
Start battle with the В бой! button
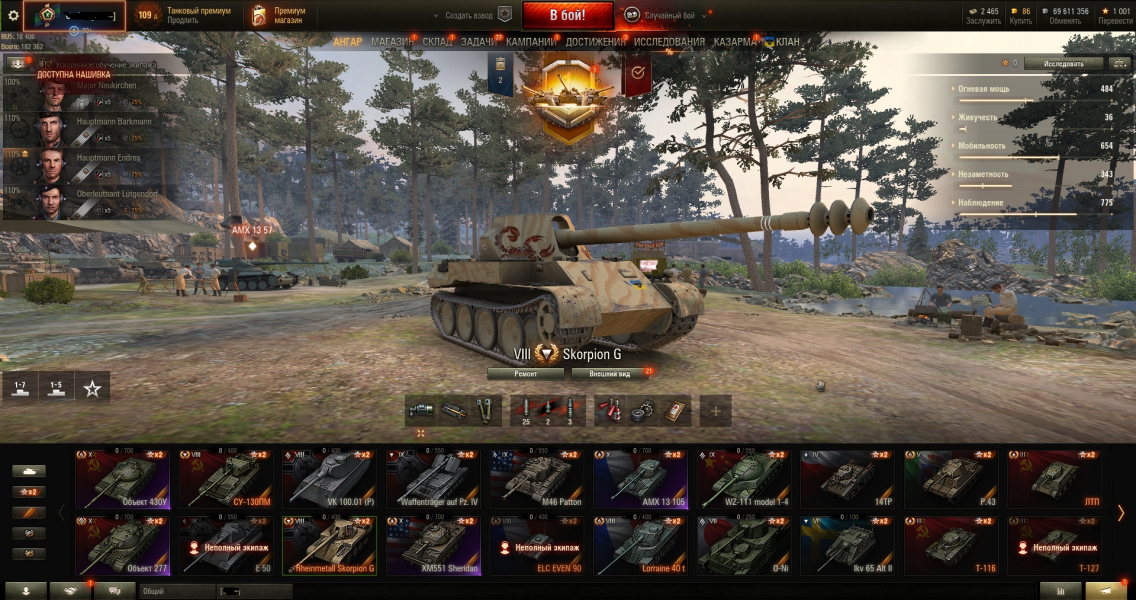(567, 15)
